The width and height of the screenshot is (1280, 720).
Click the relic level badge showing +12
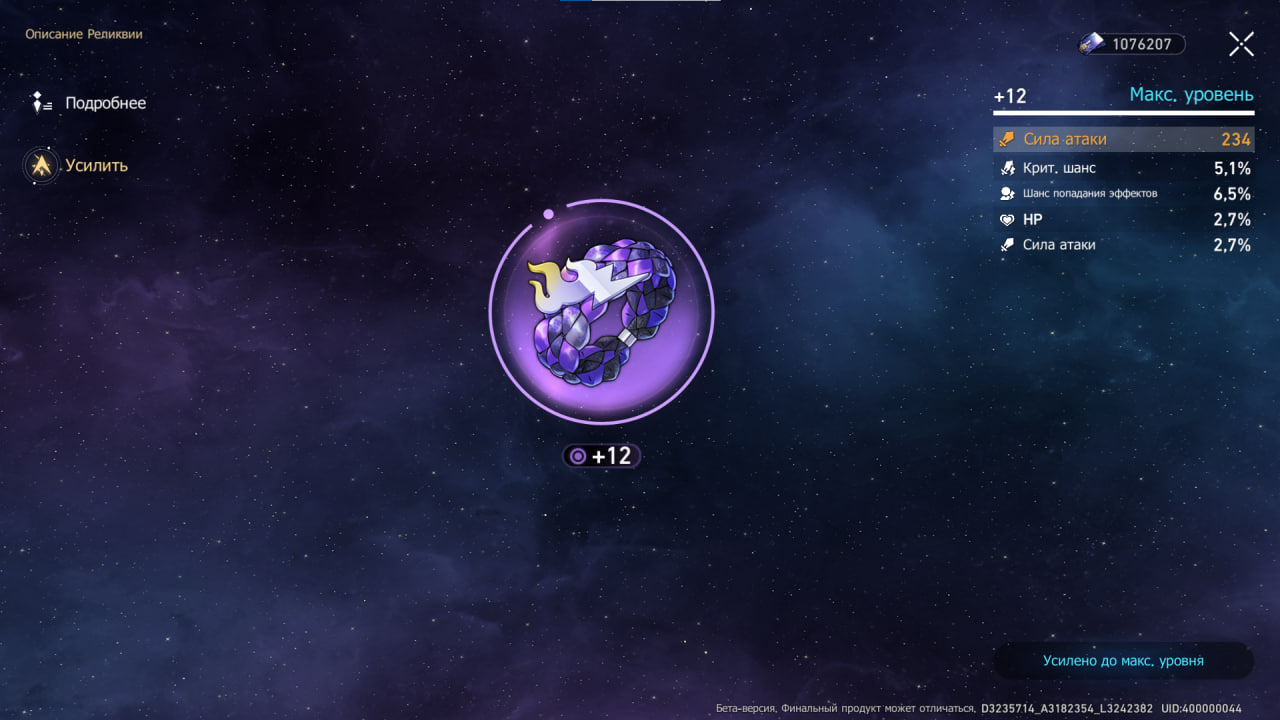click(601, 455)
